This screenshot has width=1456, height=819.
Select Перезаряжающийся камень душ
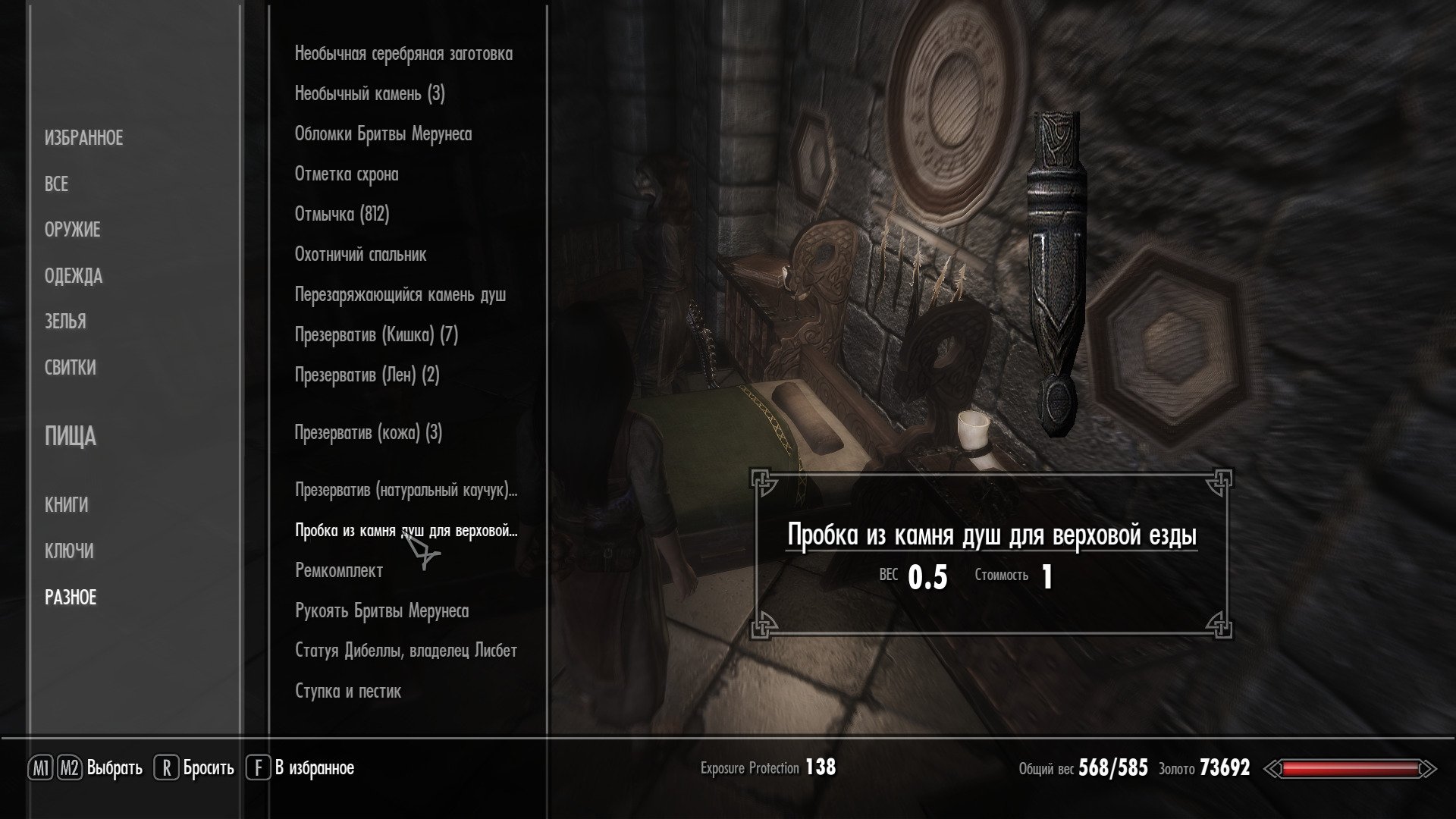400,295
